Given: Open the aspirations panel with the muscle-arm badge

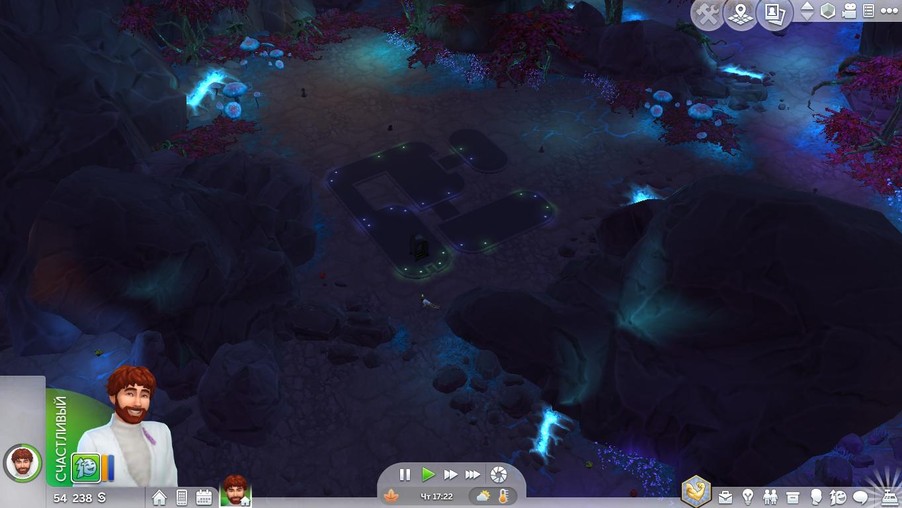Looking at the screenshot, I should point(695,491).
